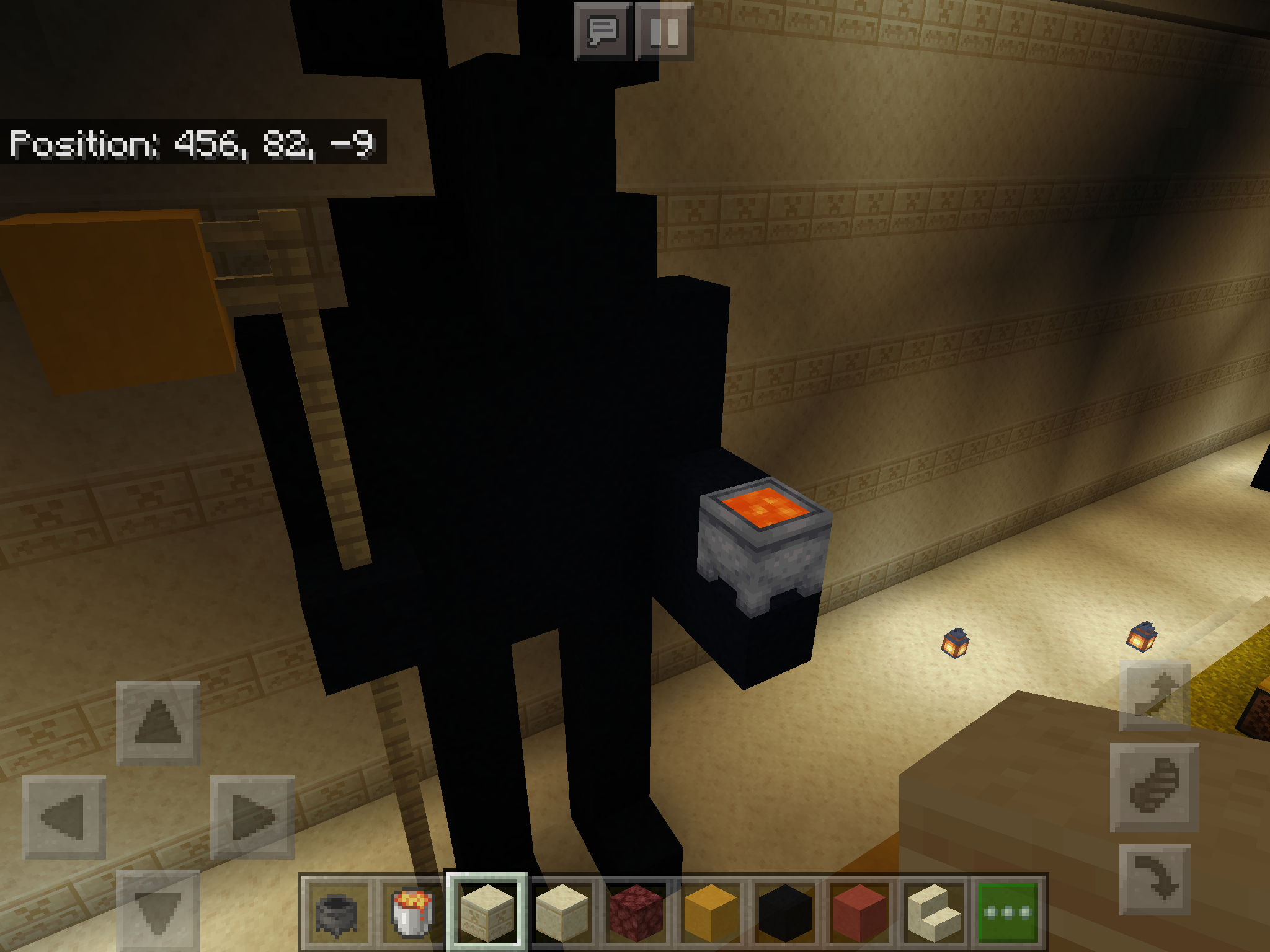1270x952 pixels.
Task: Tap the move right arrow
Action: click(252, 818)
